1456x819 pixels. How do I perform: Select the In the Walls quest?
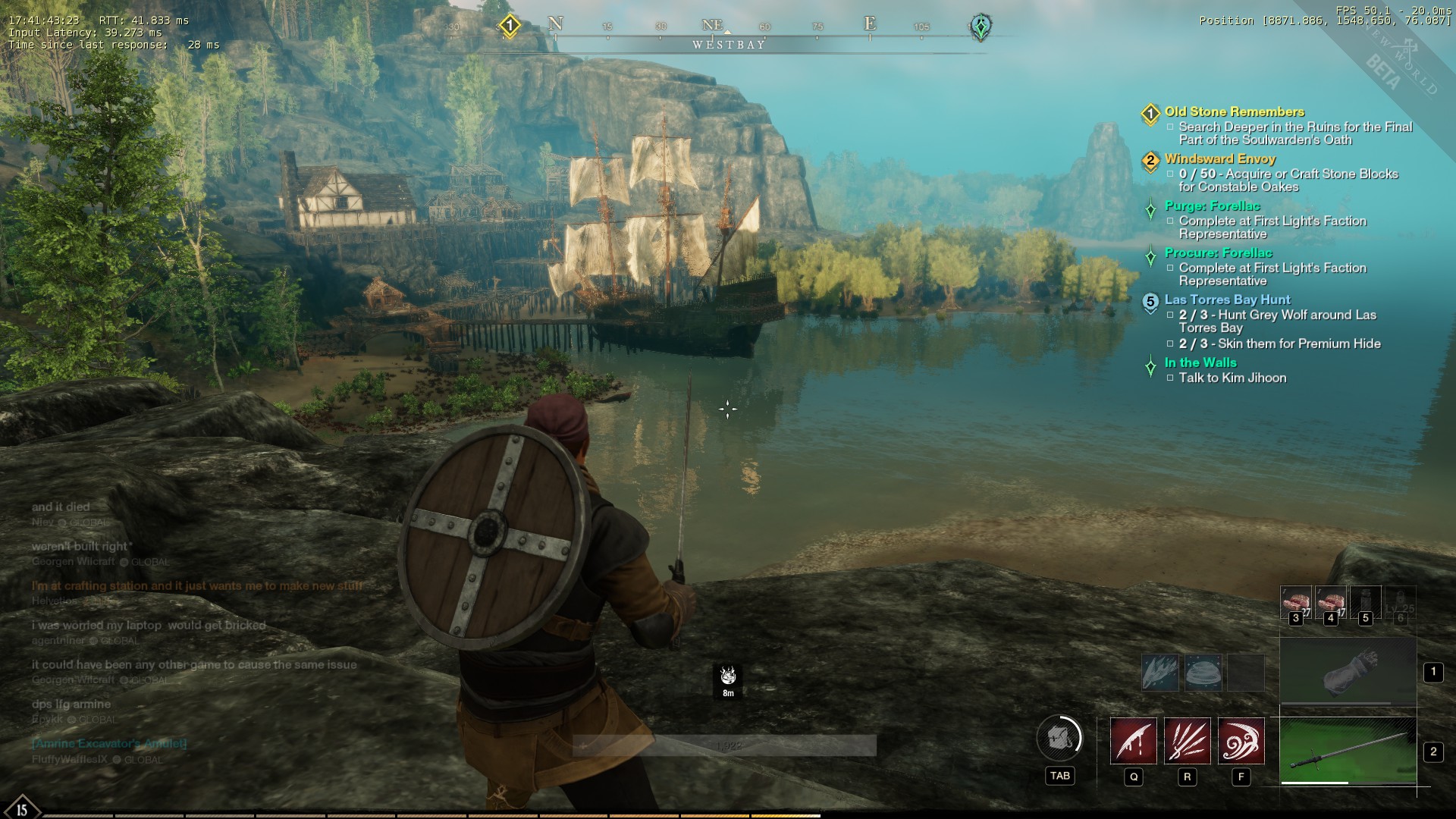pos(1200,363)
